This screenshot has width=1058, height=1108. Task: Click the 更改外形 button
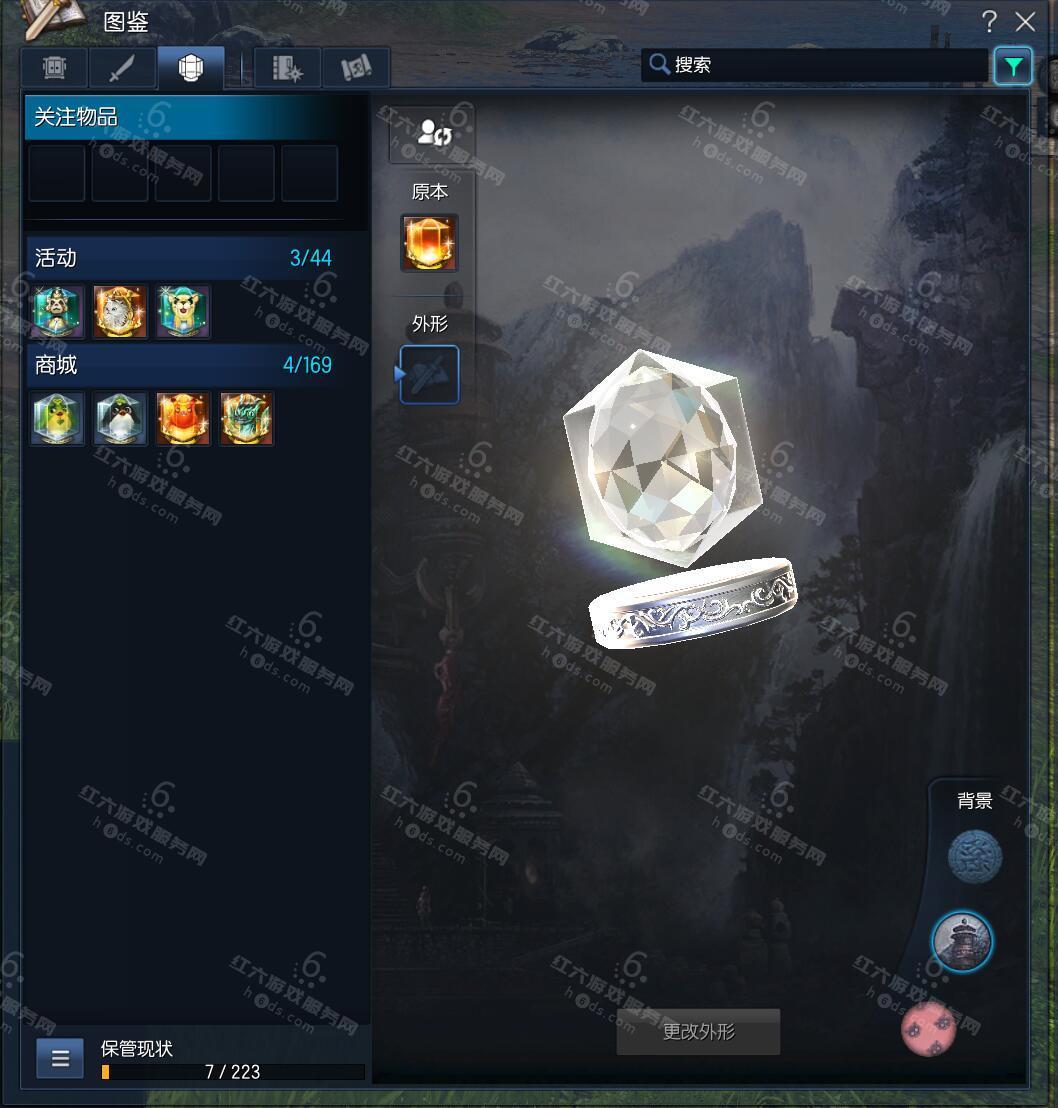(x=698, y=1032)
